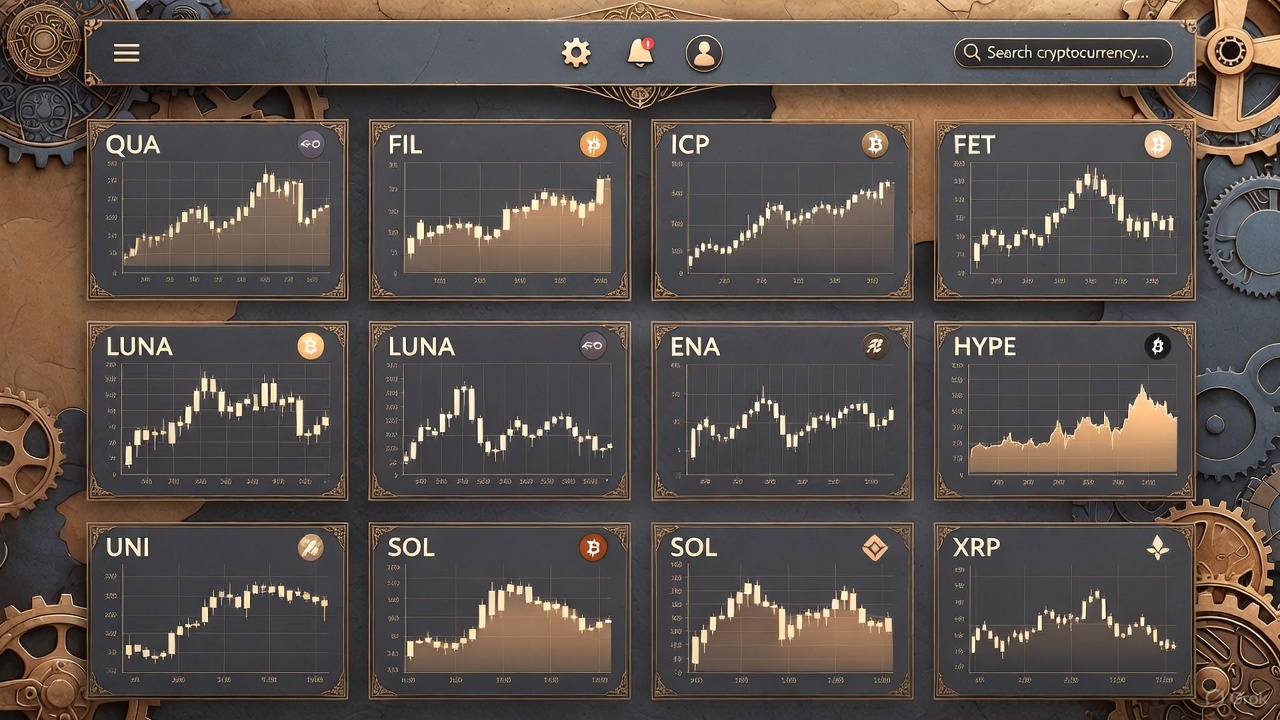Click the star-shaped badge on the XRP card

[x=1157, y=548]
